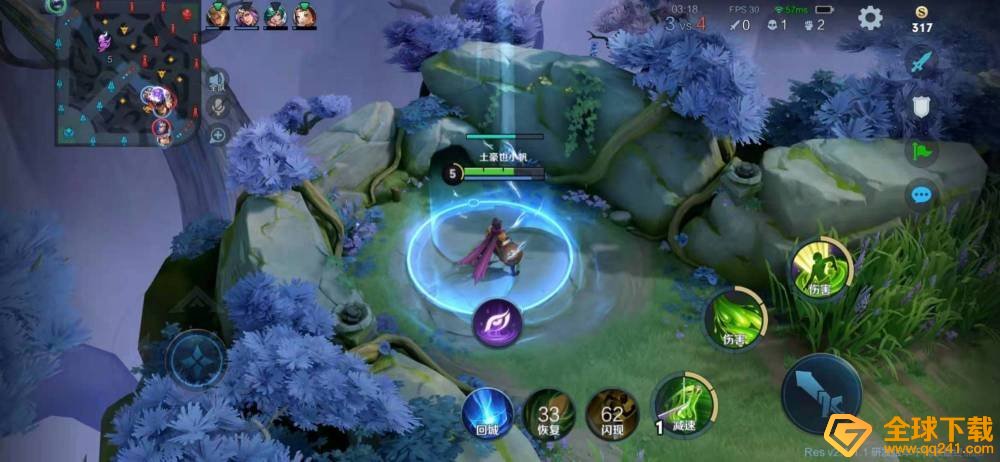The image size is (1000, 462).
Task: Send the green flag rally signal
Action: click(921, 151)
